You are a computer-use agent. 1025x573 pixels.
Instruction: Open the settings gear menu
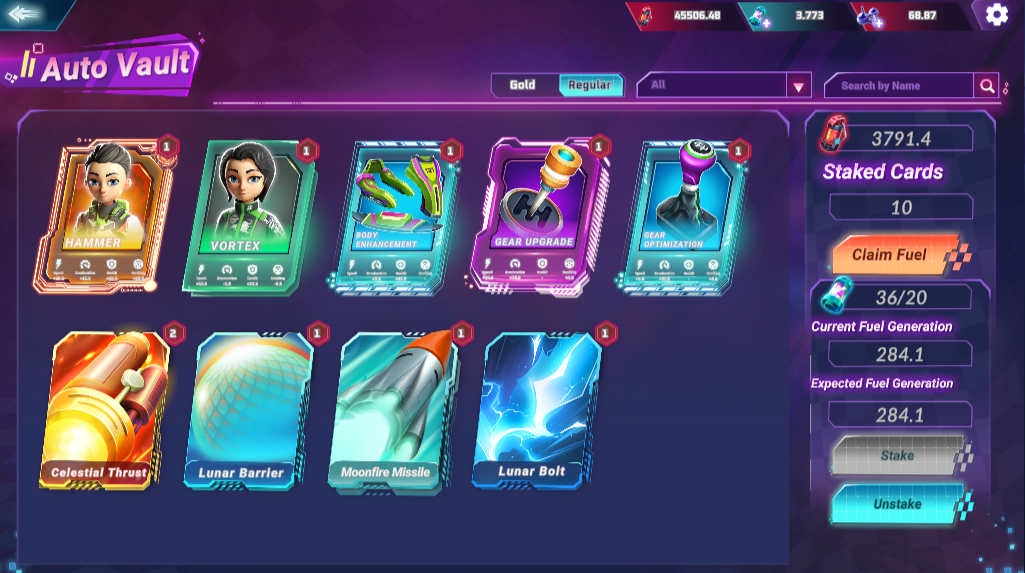(996, 14)
